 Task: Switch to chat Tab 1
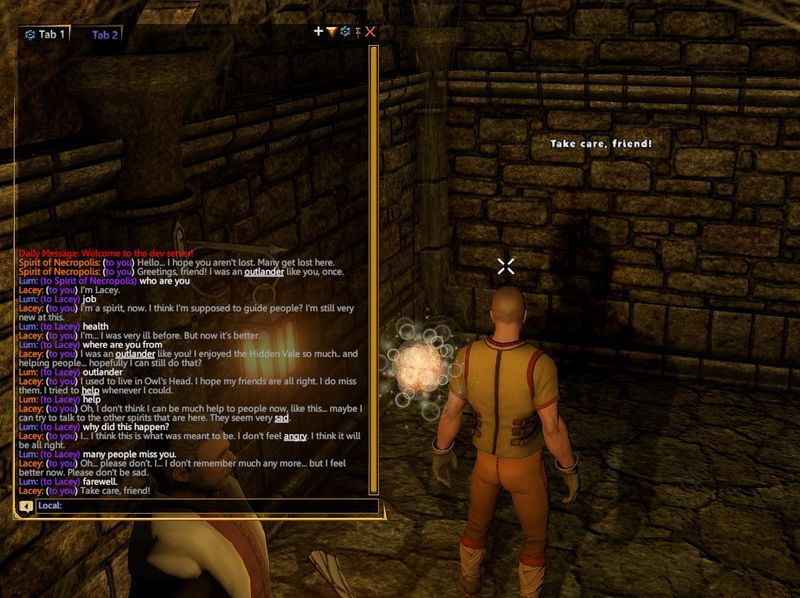(x=45, y=34)
